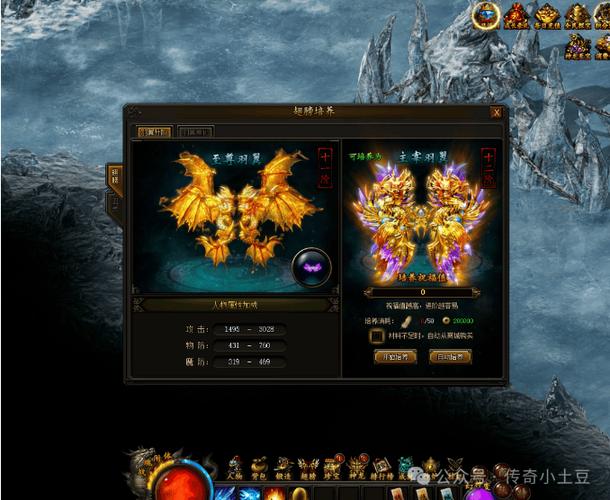This screenshot has height=500, width=610.
Task: Switch to the first wing upgrade tab
Action: pos(154,131)
